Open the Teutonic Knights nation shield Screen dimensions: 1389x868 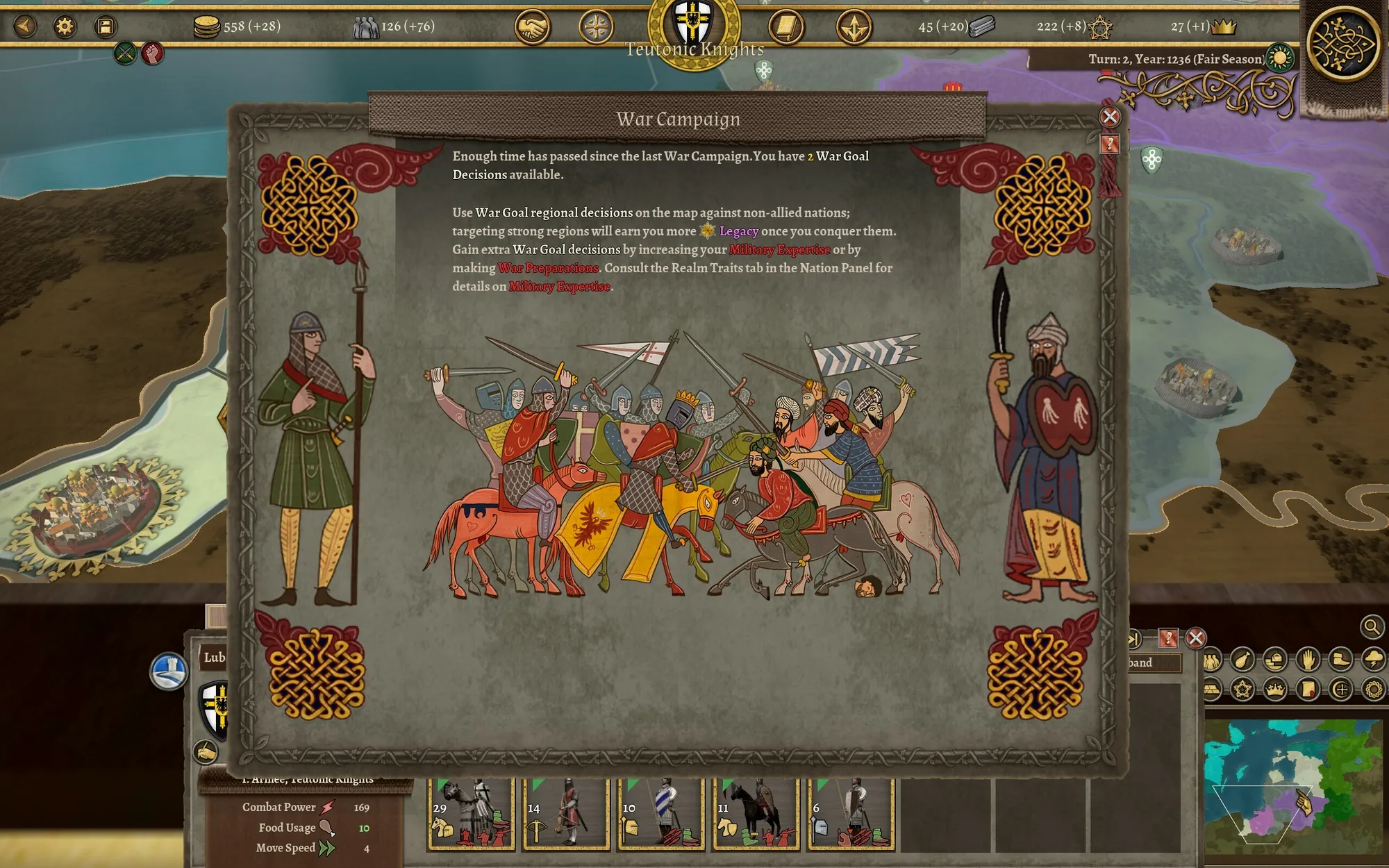(x=693, y=26)
